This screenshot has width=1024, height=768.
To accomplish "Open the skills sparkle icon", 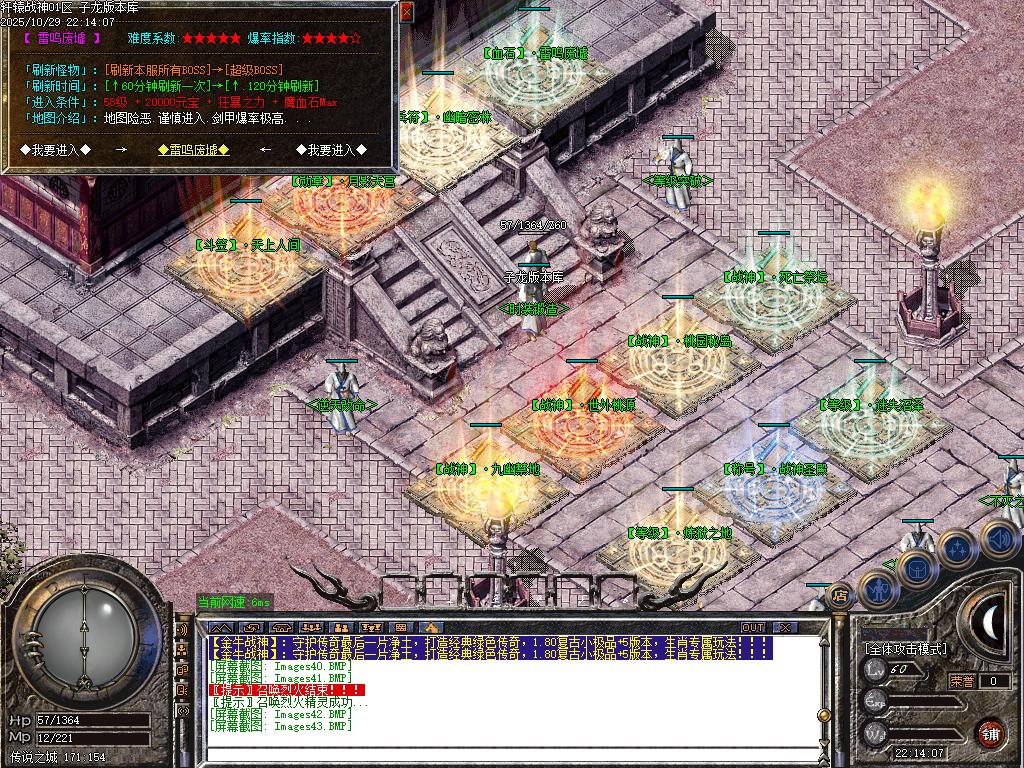I will 957,548.
